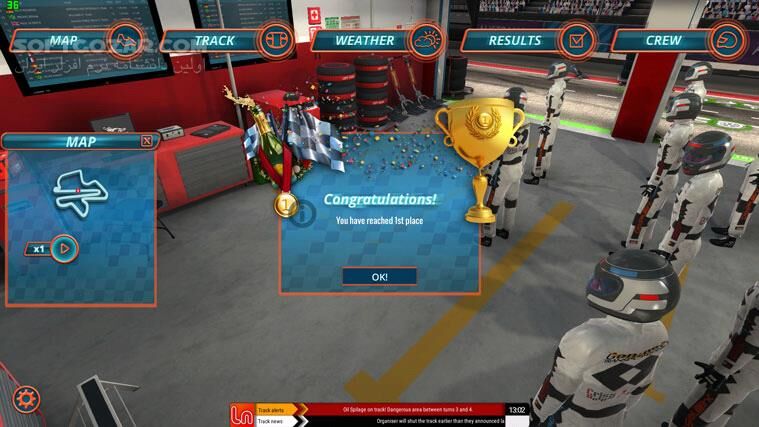Click the x1 speed play button
The image size is (759, 427).
click(62, 247)
